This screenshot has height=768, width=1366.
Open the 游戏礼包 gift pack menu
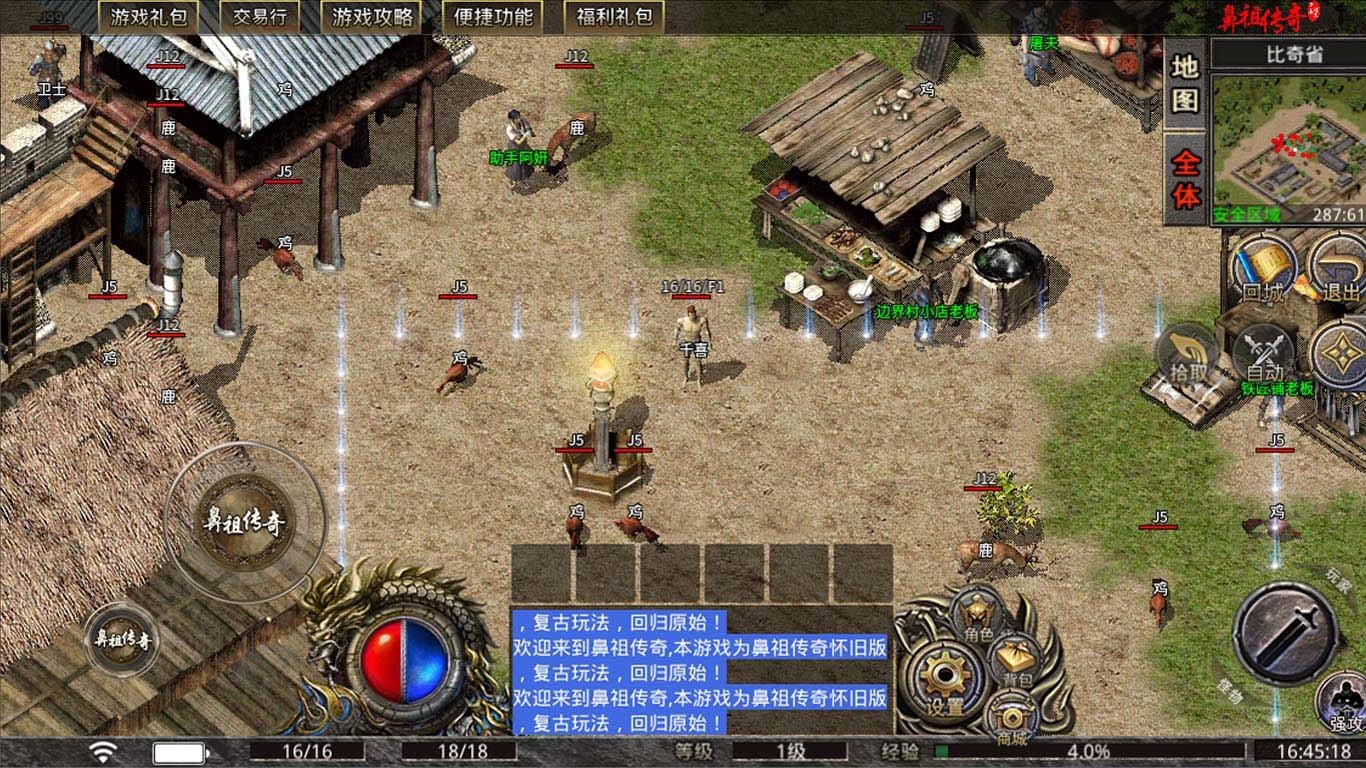[147, 17]
